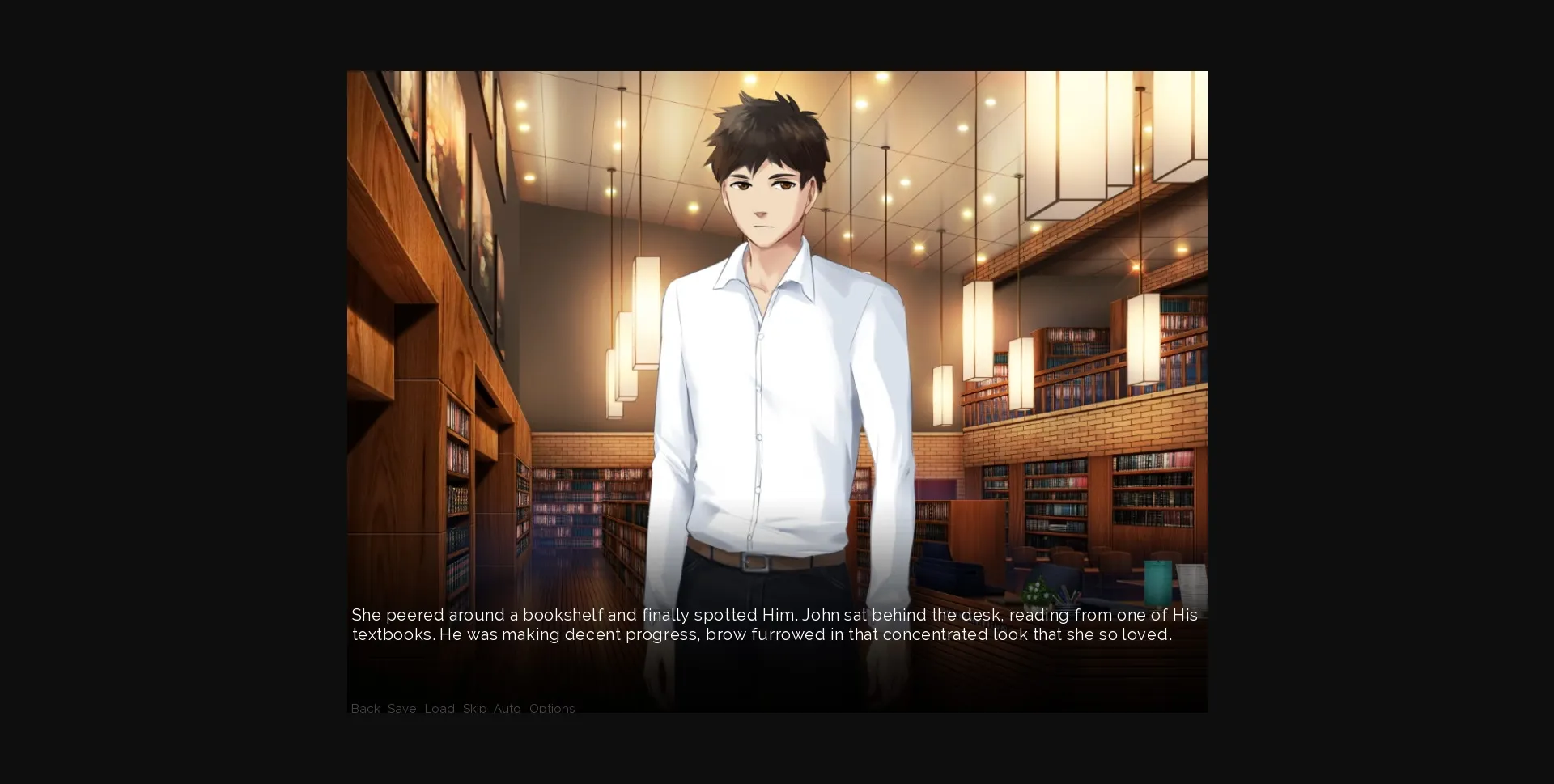Toggle Auto-forward text mode
Image resolution: width=1554 pixels, height=784 pixels.
coord(507,709)
